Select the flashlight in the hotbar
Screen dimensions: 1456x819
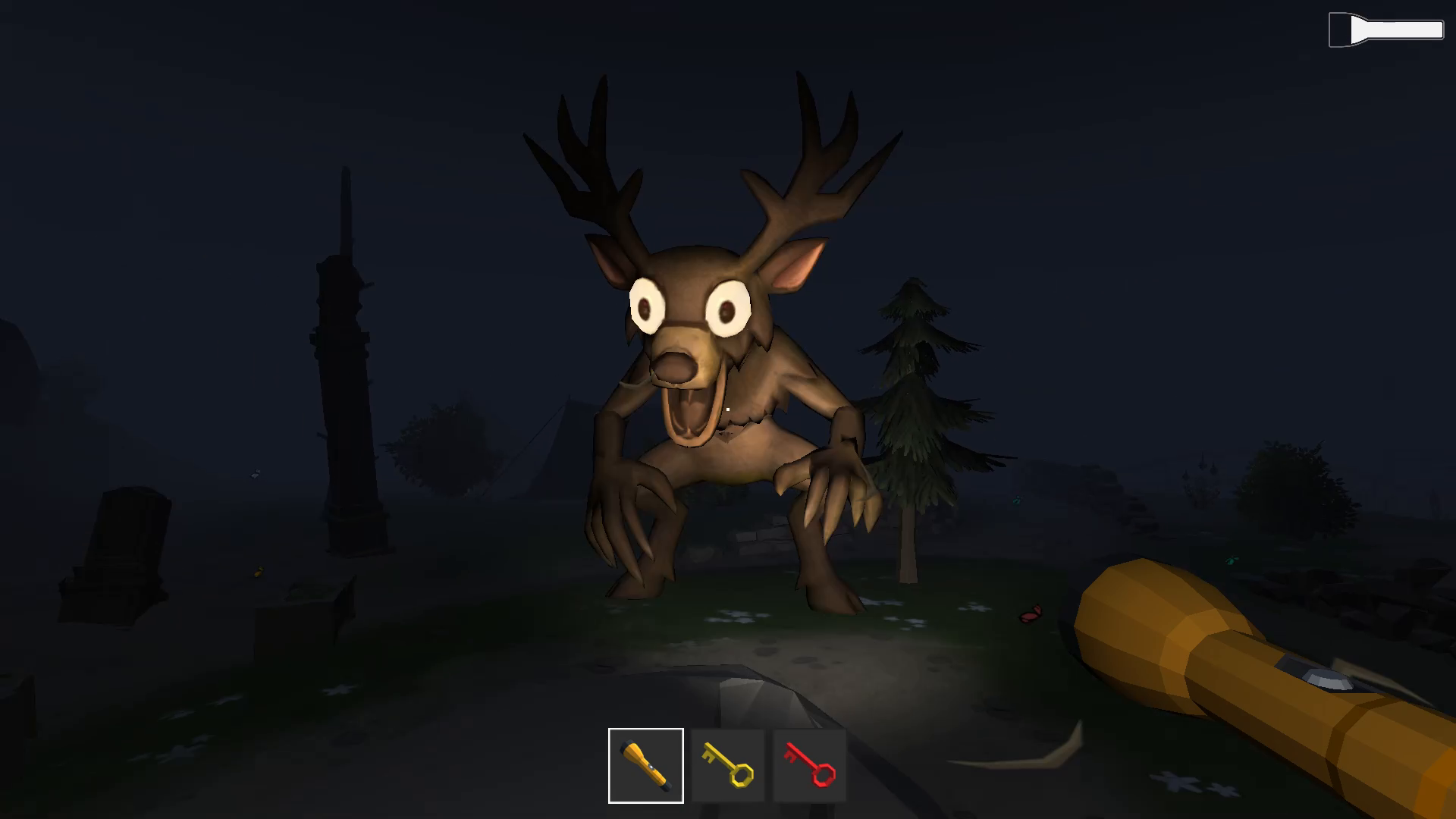[x=645, y=764]
